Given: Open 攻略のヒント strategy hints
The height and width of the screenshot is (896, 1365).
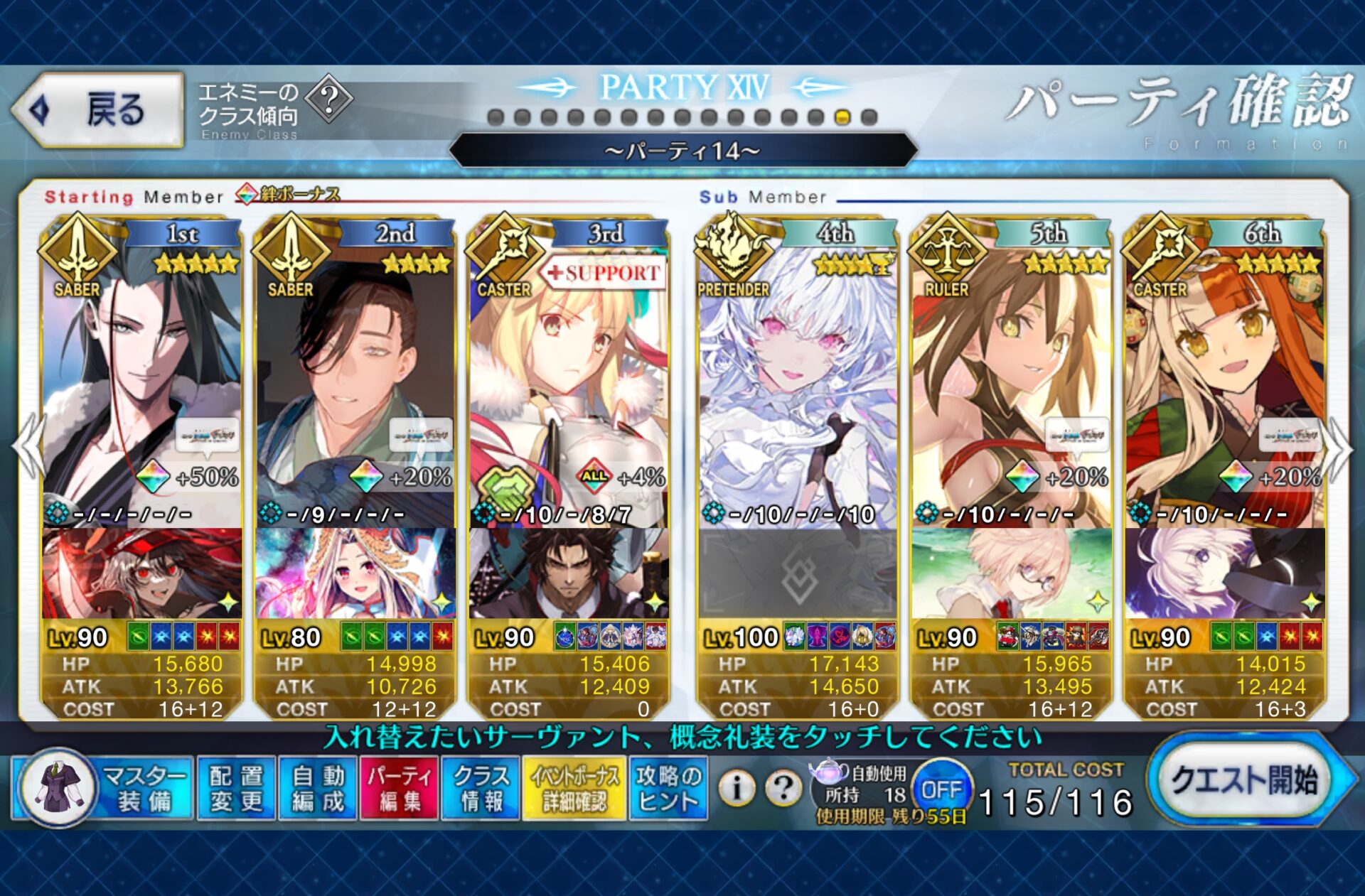Looking at the screenshot, I should point(668,789).
